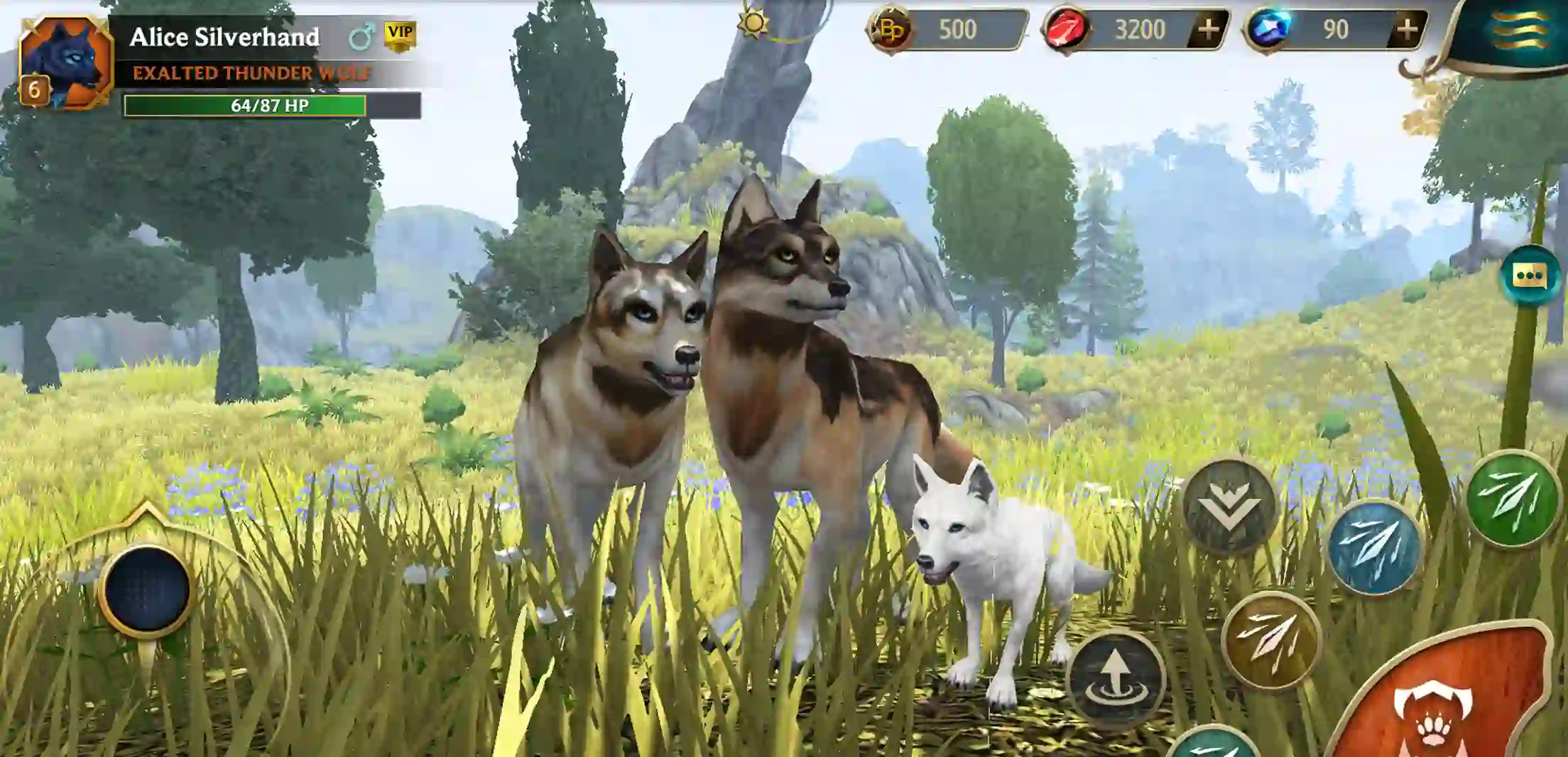This screenshot has width=1568, height=757.
Task: Tap the blue crystal currency icon
Action: [x=1271, y=27]
